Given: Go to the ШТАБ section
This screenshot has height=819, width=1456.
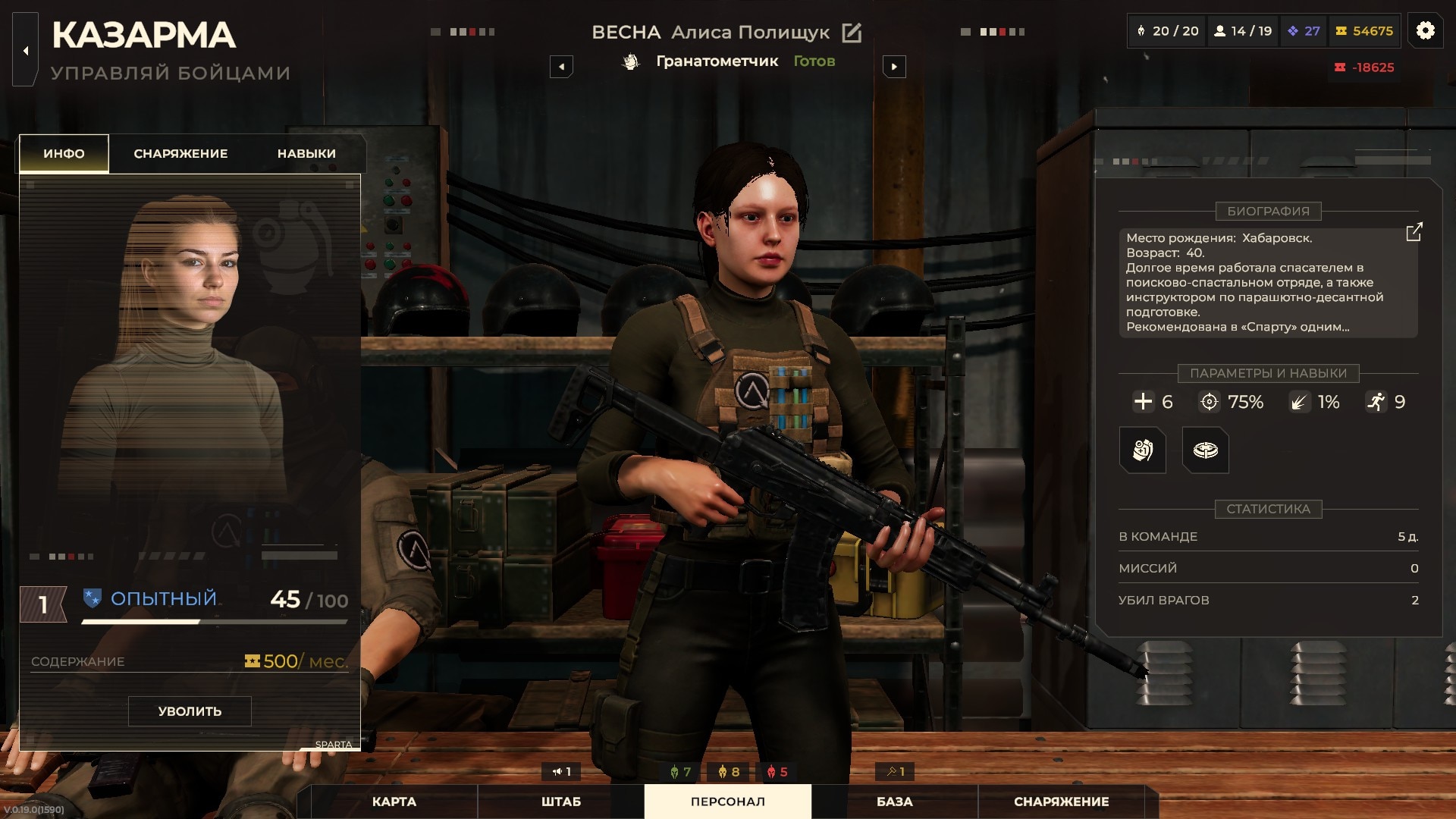Looking at the screenshot, I should click(561, 802).
